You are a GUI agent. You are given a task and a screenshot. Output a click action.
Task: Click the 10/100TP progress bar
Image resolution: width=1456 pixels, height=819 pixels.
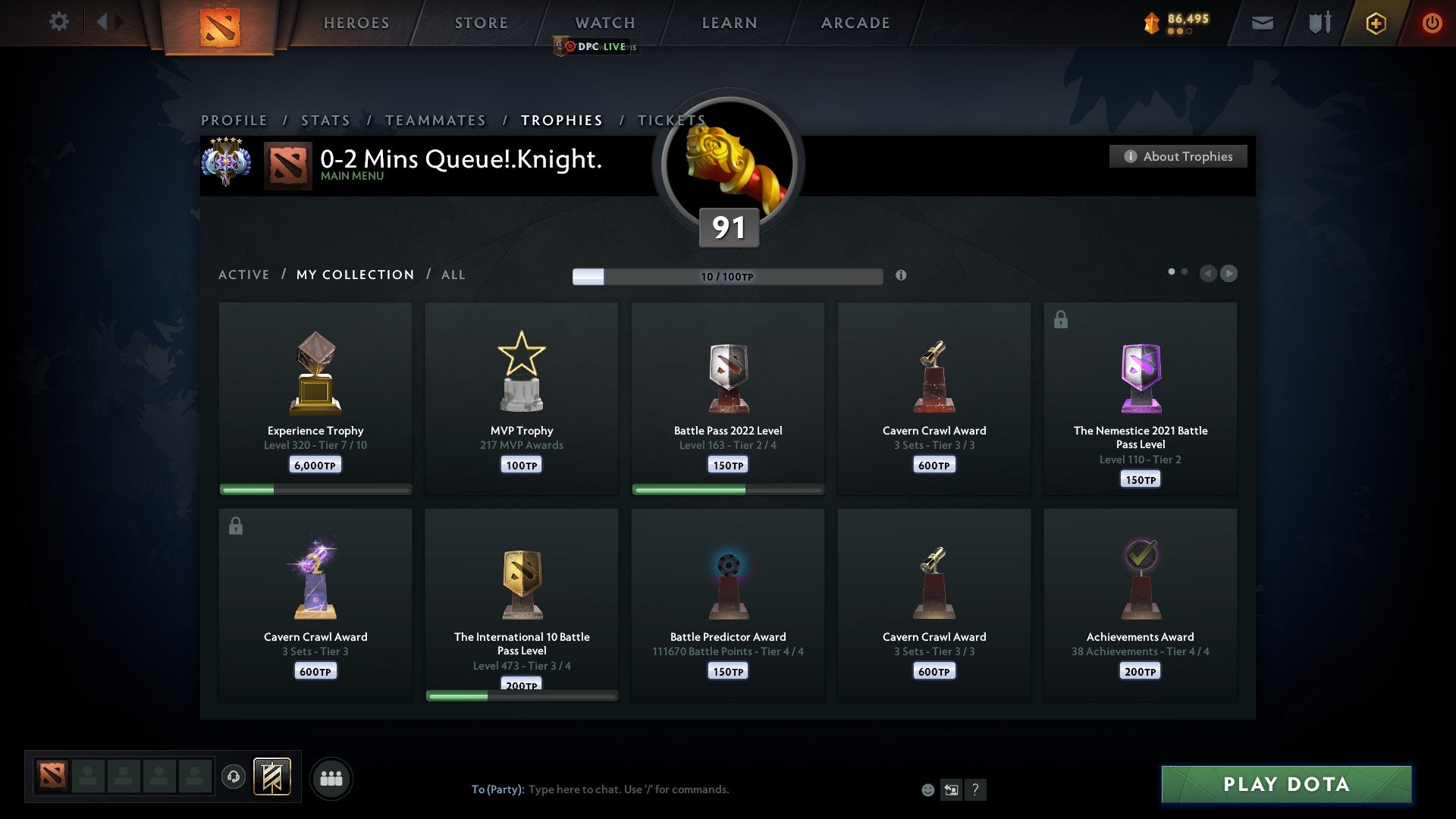pyautogui.click(x=728, y=276)
